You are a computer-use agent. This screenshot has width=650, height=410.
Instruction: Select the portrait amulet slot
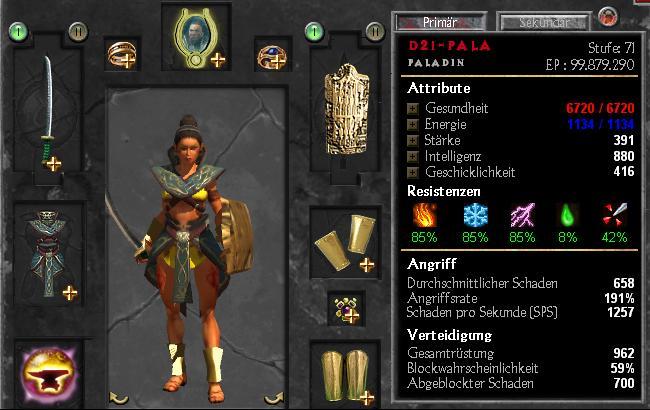click(x=194, y=37)
